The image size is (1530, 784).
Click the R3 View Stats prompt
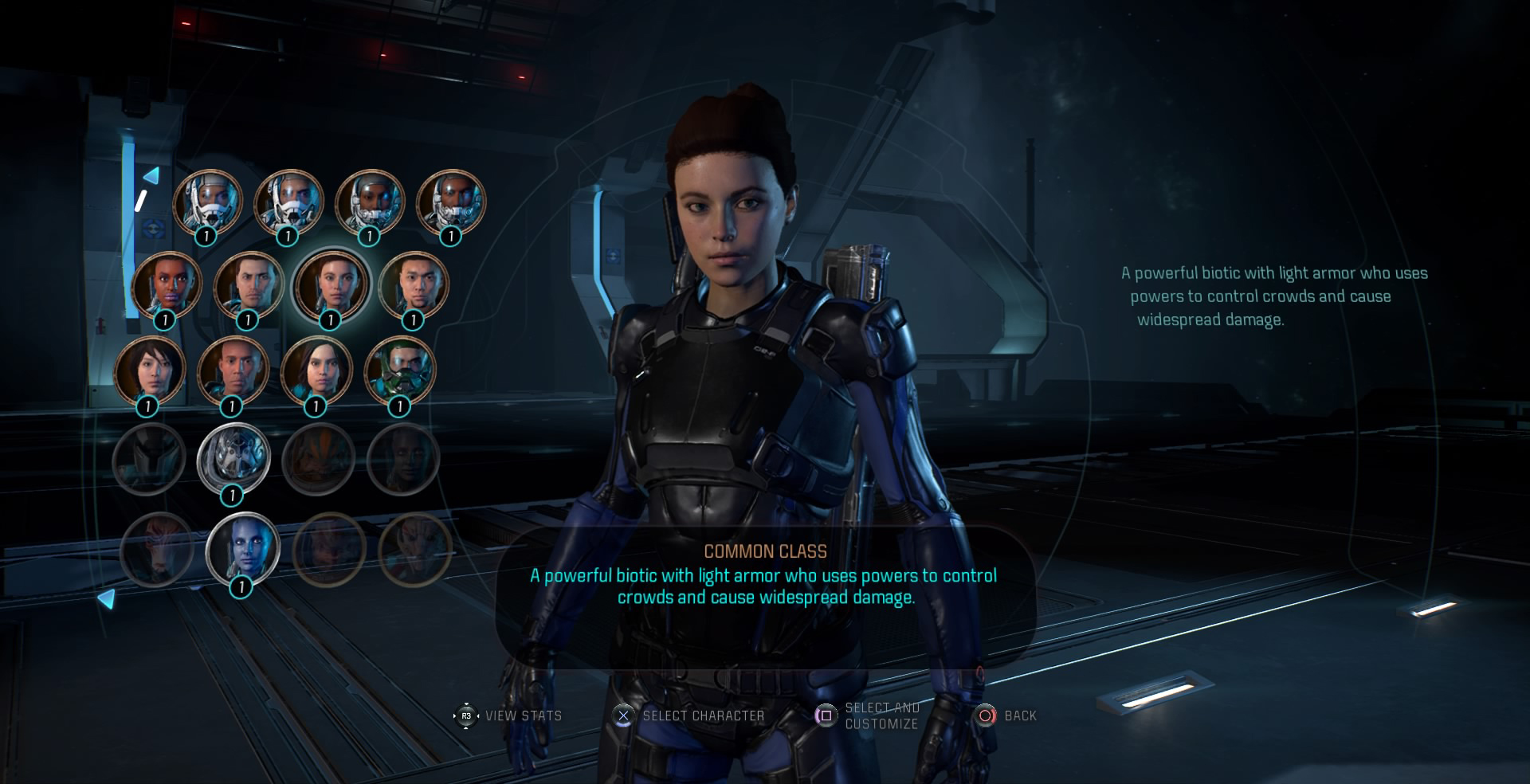[510, 715]
